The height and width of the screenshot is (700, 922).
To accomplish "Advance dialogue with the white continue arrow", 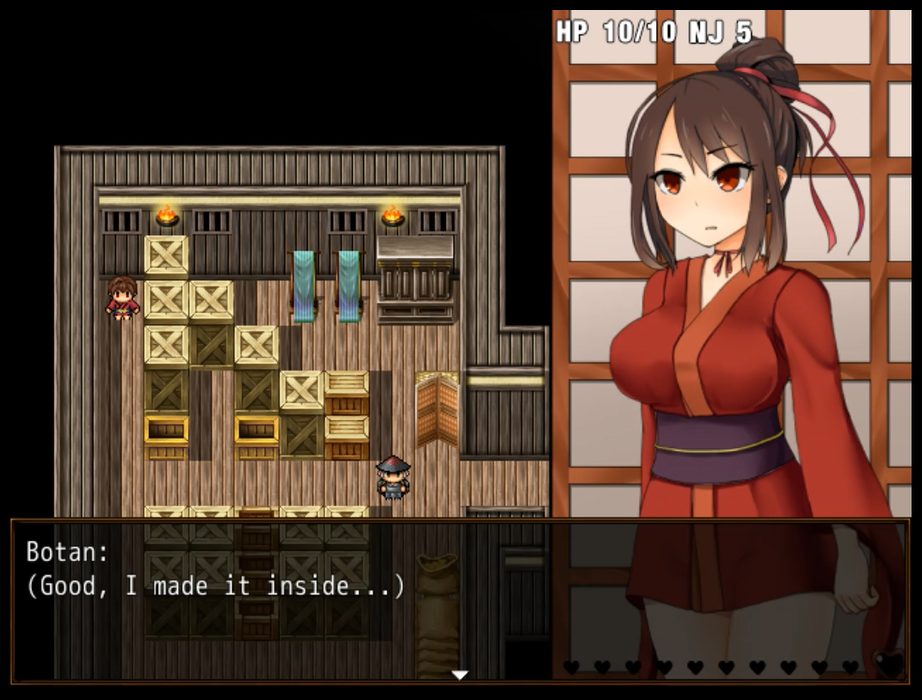I will click(460, 675).
